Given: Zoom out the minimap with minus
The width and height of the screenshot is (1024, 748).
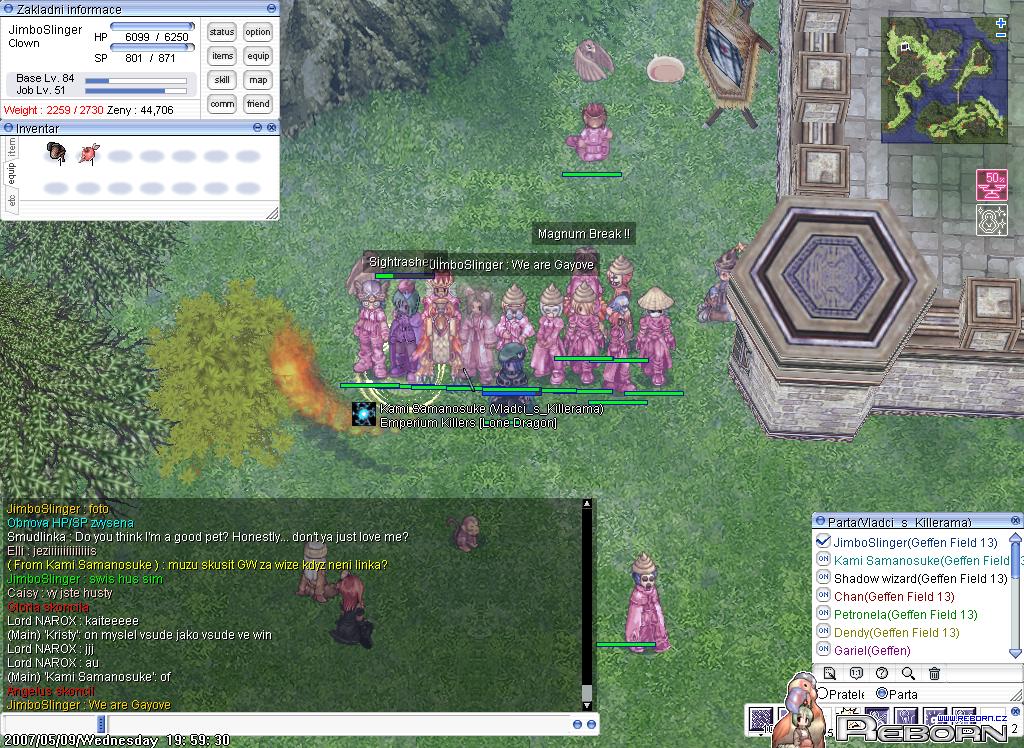Looking at the screenshot, I should tap(1001, 36).
